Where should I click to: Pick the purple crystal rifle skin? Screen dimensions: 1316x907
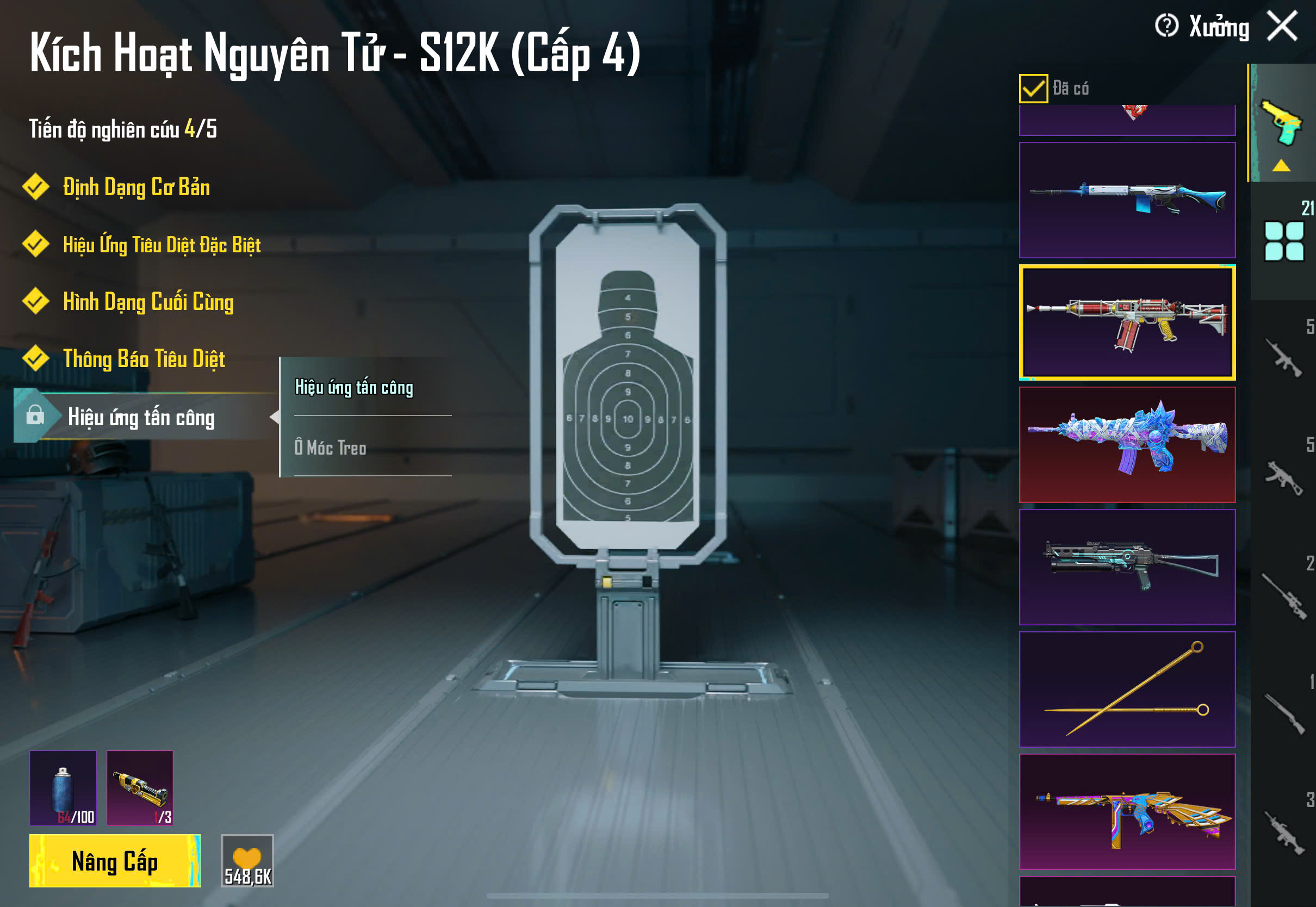pos(1127,445)
